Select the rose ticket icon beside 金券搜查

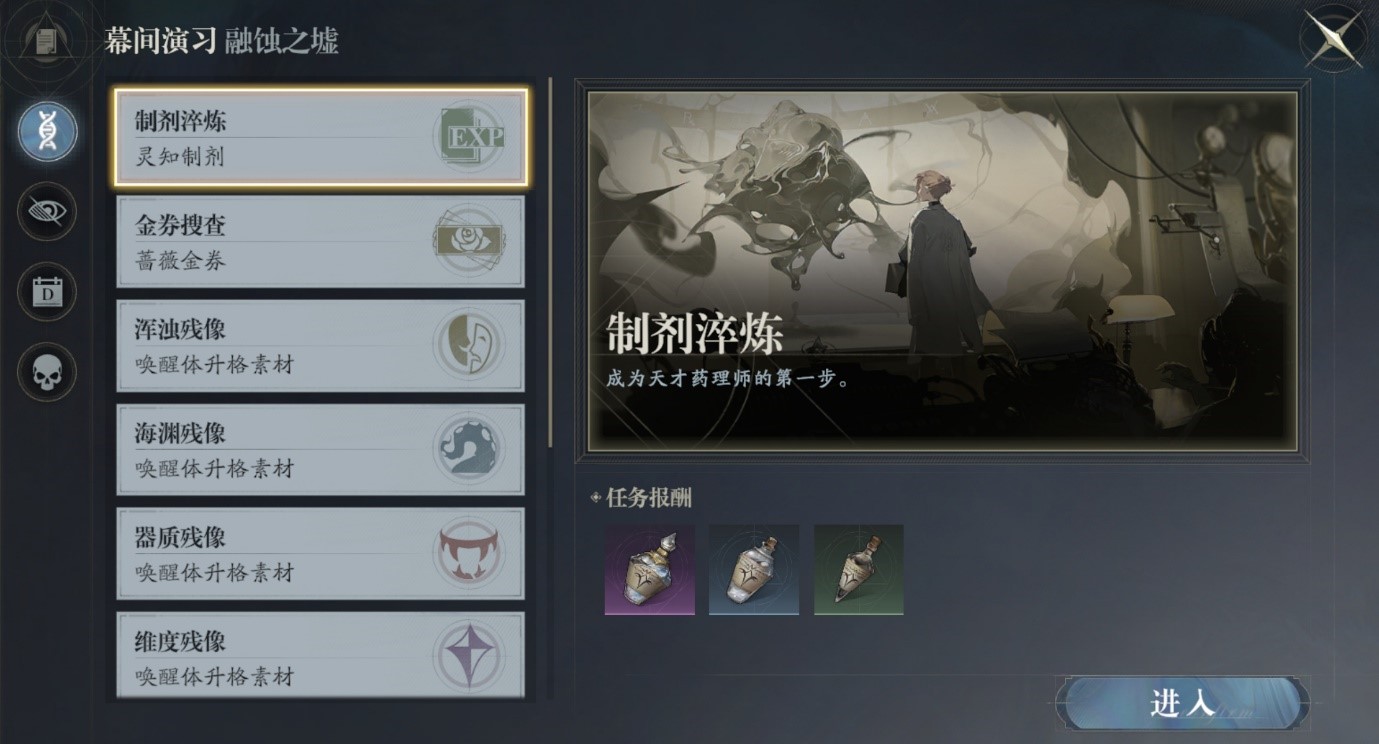click(470, 241)
